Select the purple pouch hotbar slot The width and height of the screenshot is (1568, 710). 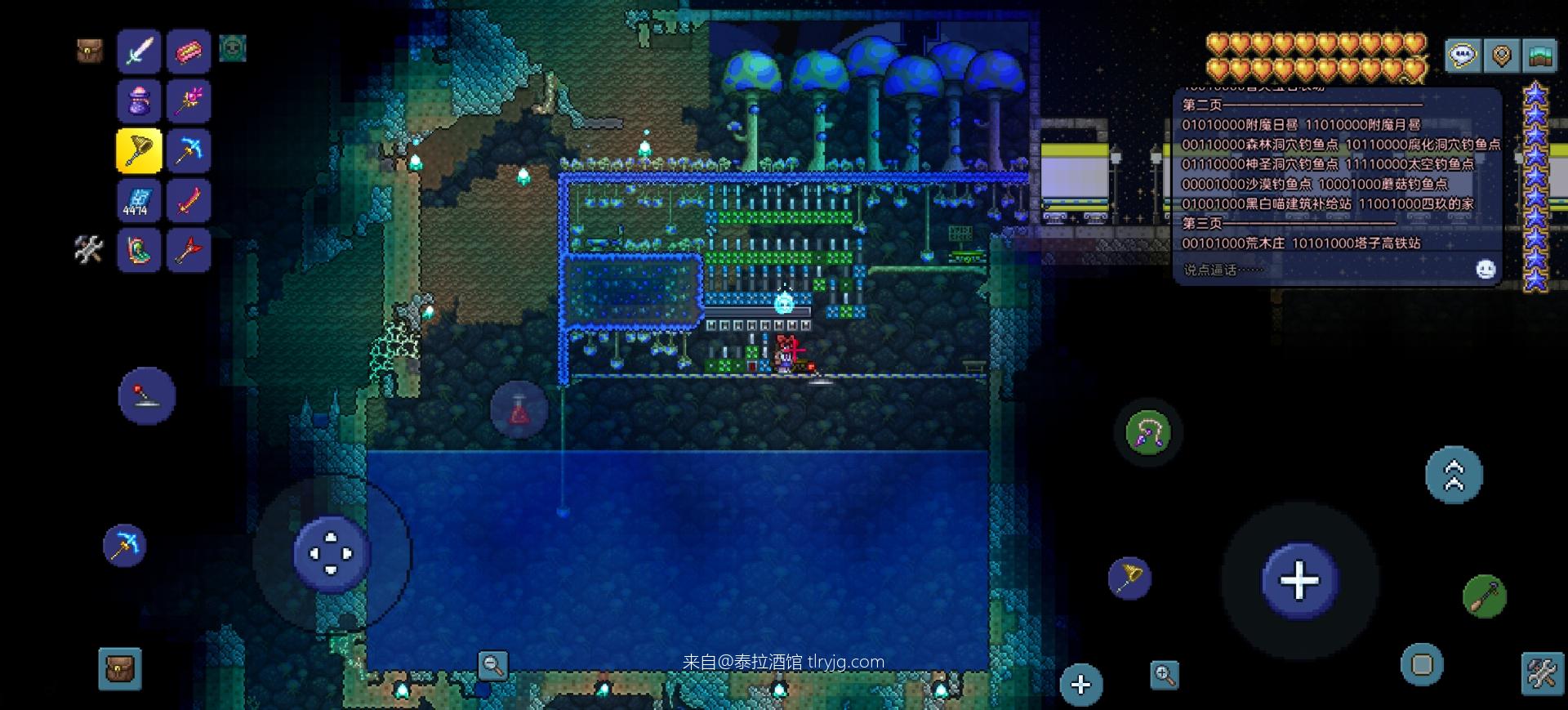point(139,100)
